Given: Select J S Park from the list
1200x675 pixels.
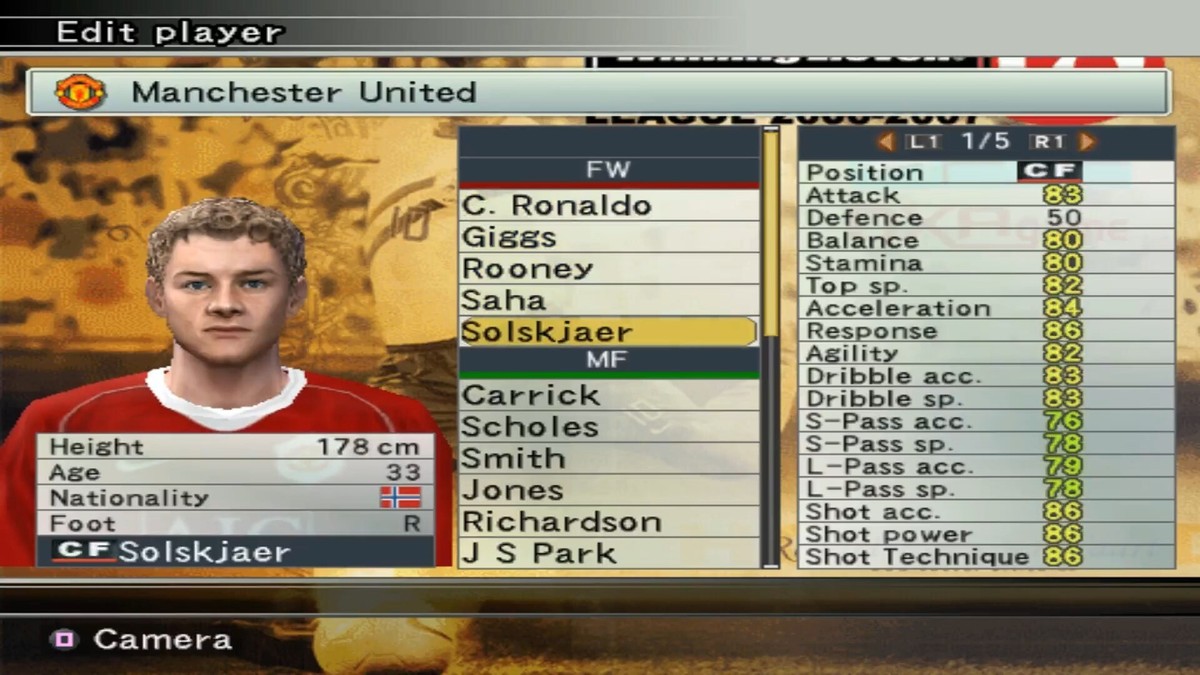Looking at the screenshot, I should coord(607,553).
